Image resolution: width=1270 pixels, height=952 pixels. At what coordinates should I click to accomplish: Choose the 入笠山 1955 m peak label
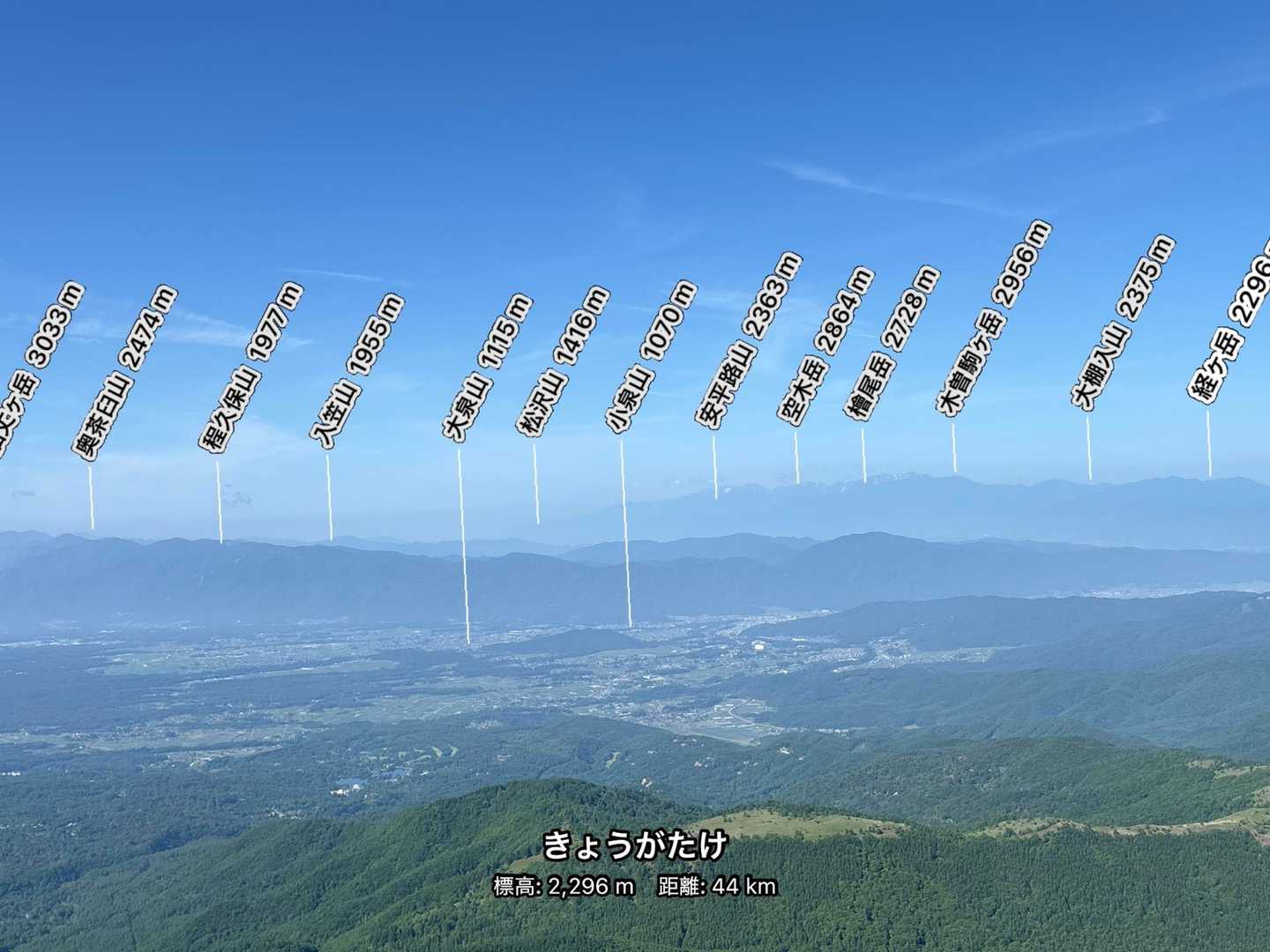357,372
